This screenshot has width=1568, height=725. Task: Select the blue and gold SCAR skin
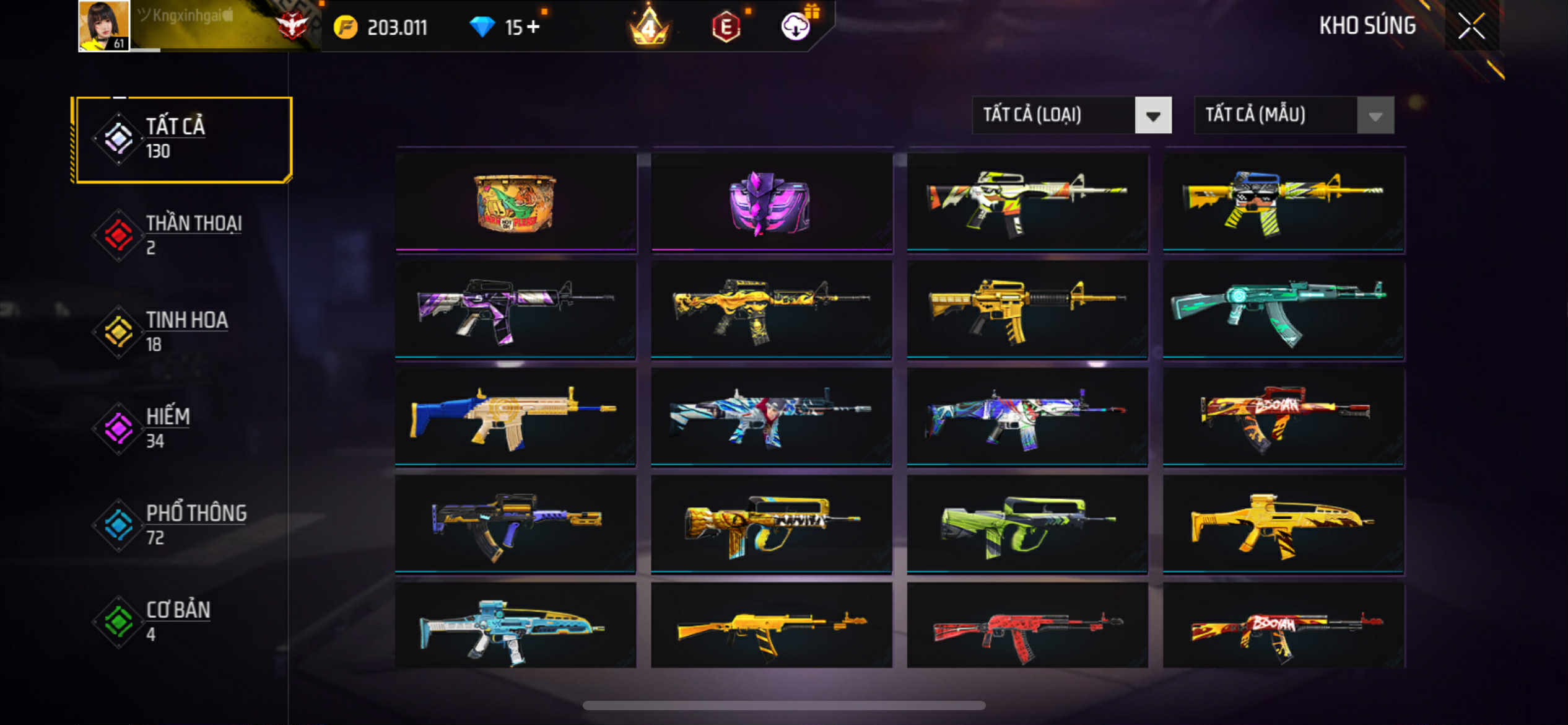coord(515,417)
